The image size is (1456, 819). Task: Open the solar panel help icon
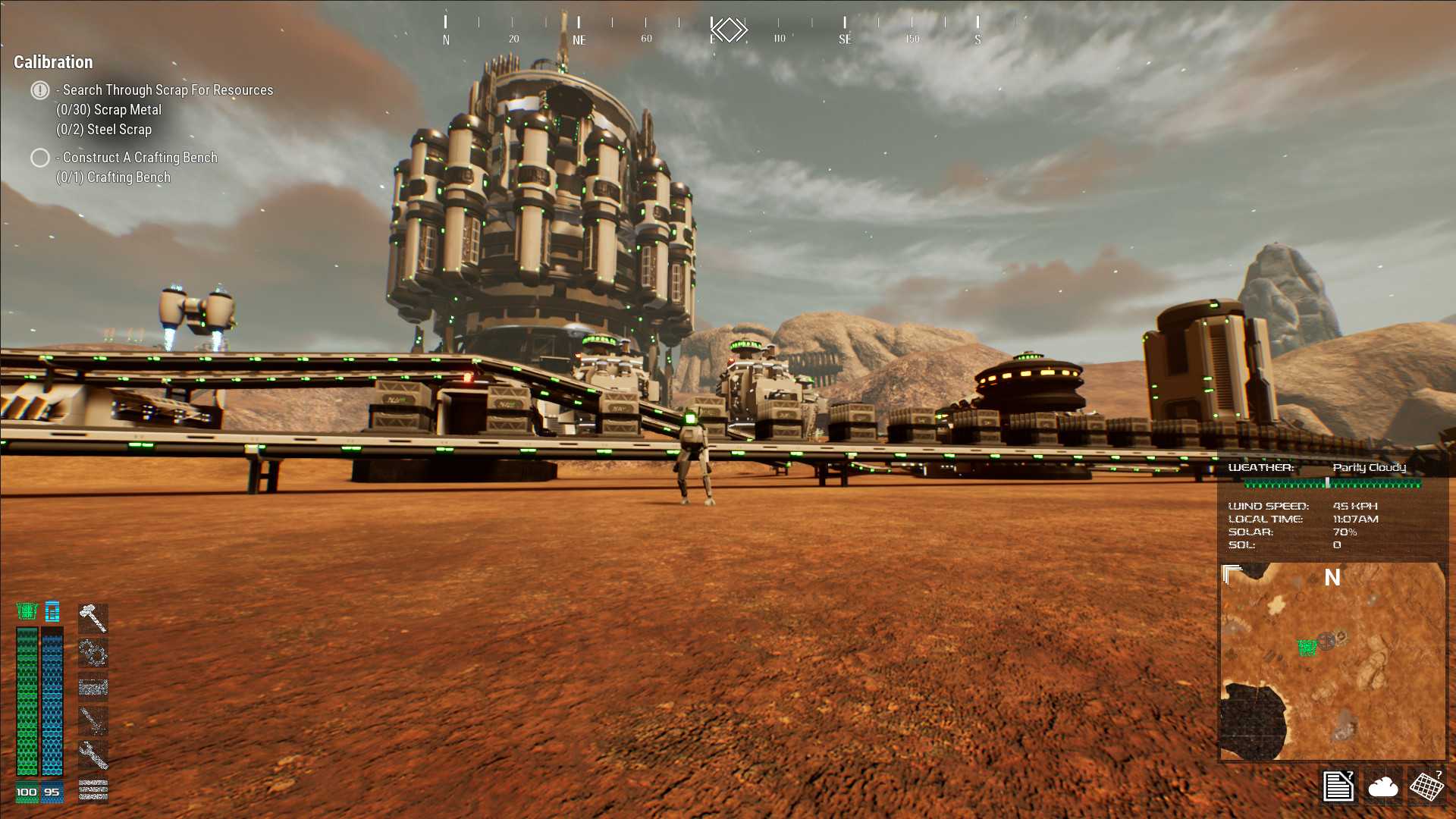[x=1426, y=786]
